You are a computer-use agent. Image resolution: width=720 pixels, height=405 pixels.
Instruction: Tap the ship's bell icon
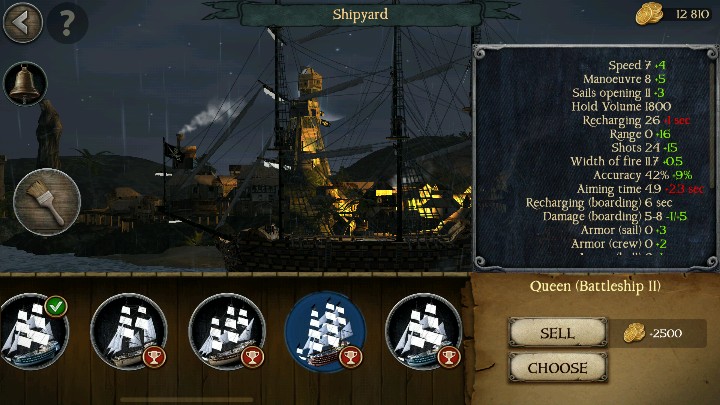tap(27, 85)
